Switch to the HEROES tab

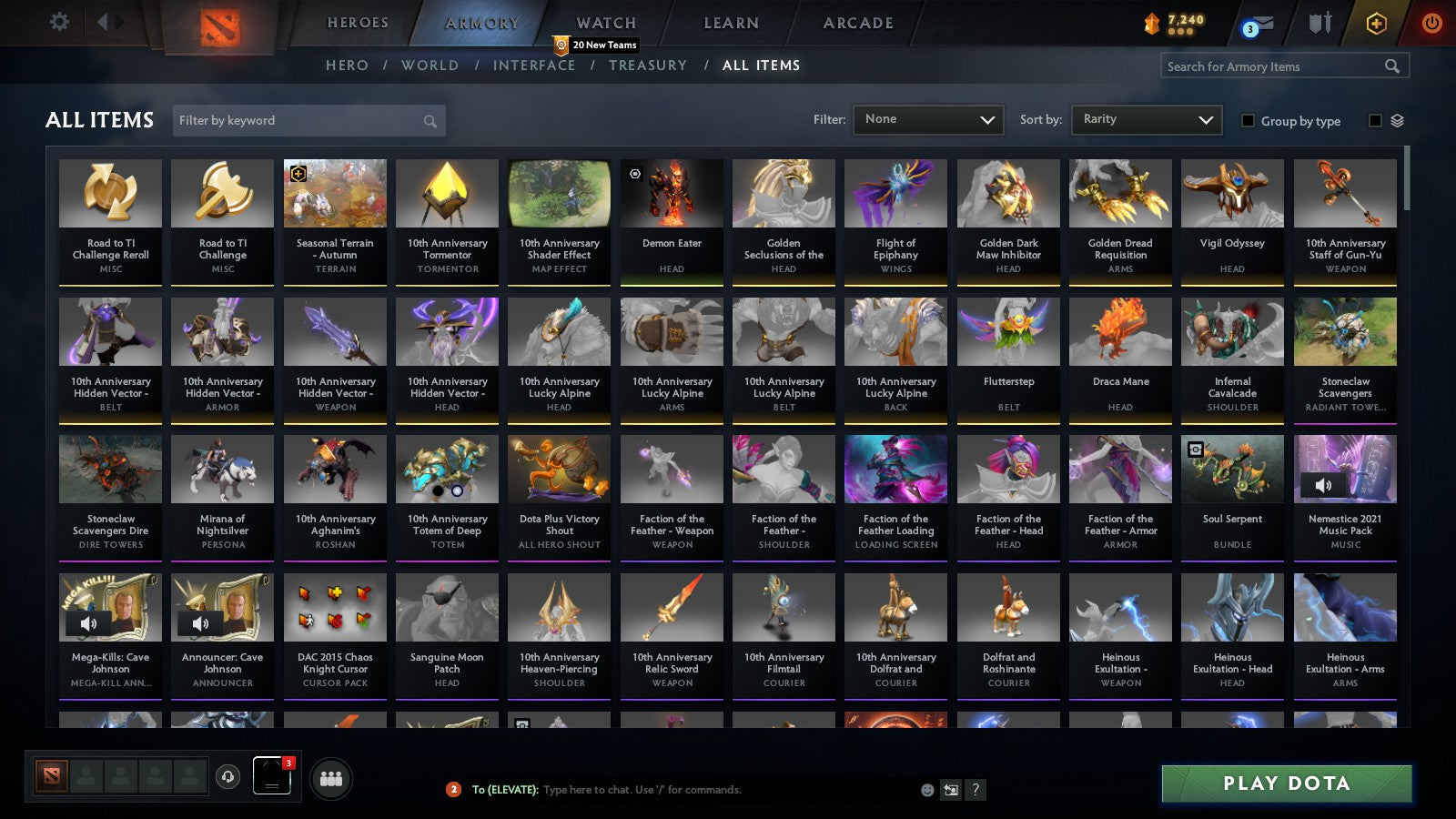click(358, 23)
